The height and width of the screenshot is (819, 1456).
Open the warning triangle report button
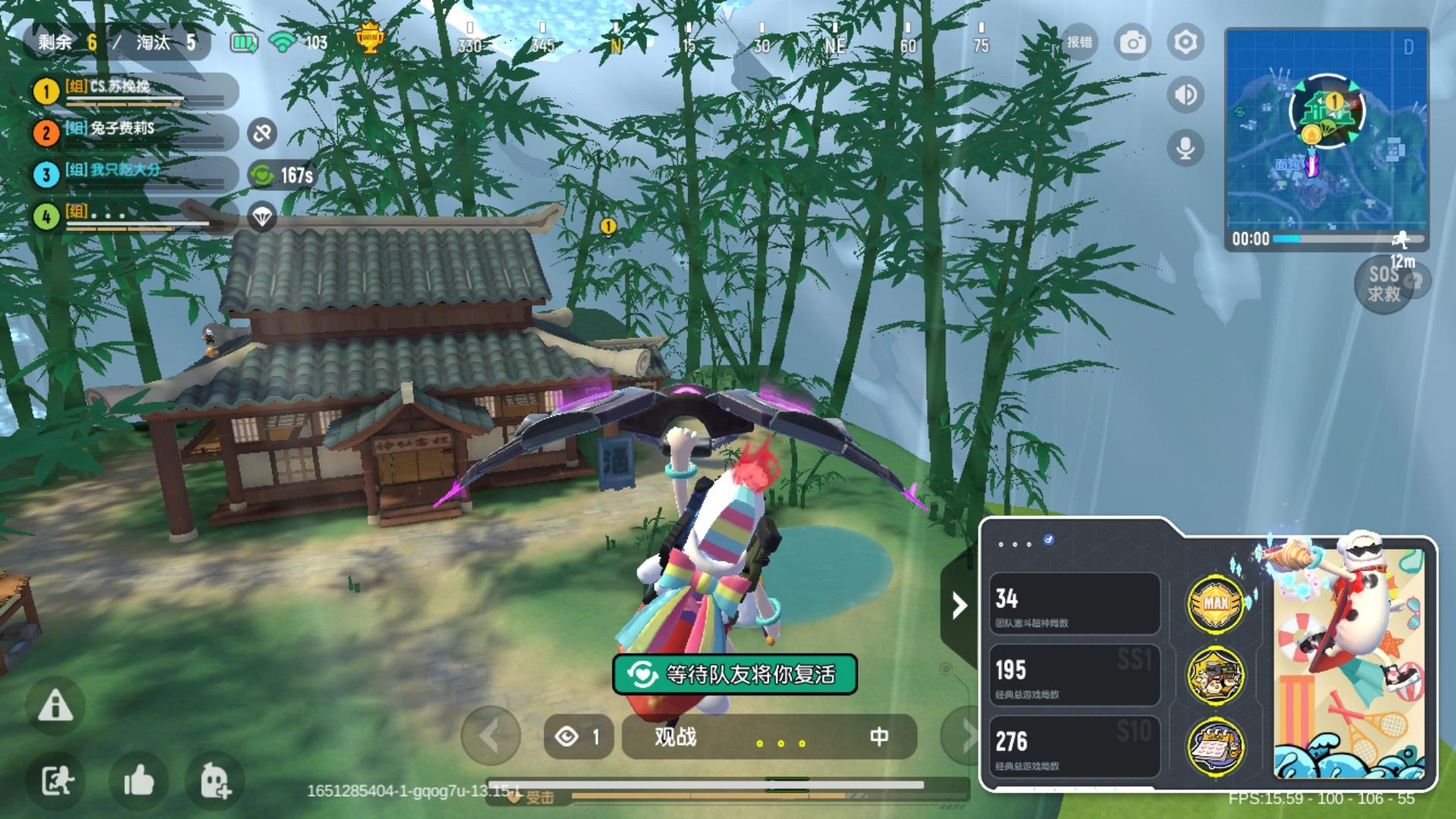click(x=55, y=706)
